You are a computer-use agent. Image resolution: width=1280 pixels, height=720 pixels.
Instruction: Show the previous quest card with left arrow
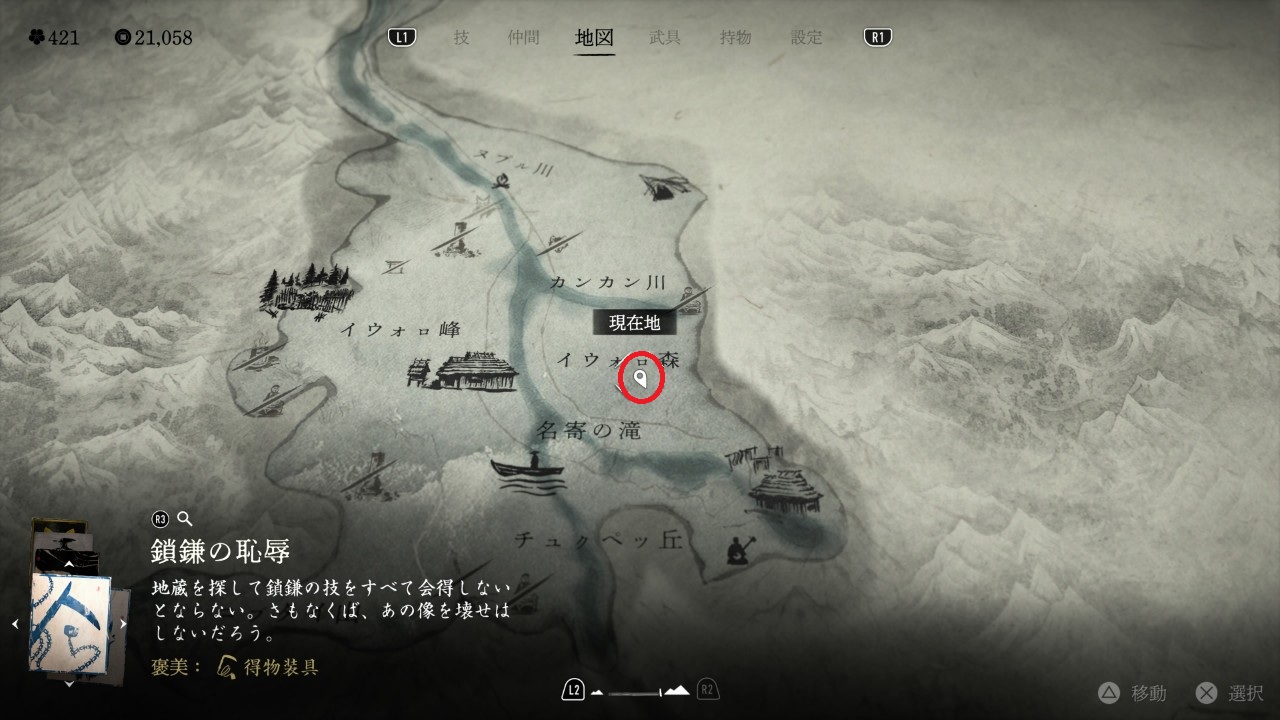(15, 624)
